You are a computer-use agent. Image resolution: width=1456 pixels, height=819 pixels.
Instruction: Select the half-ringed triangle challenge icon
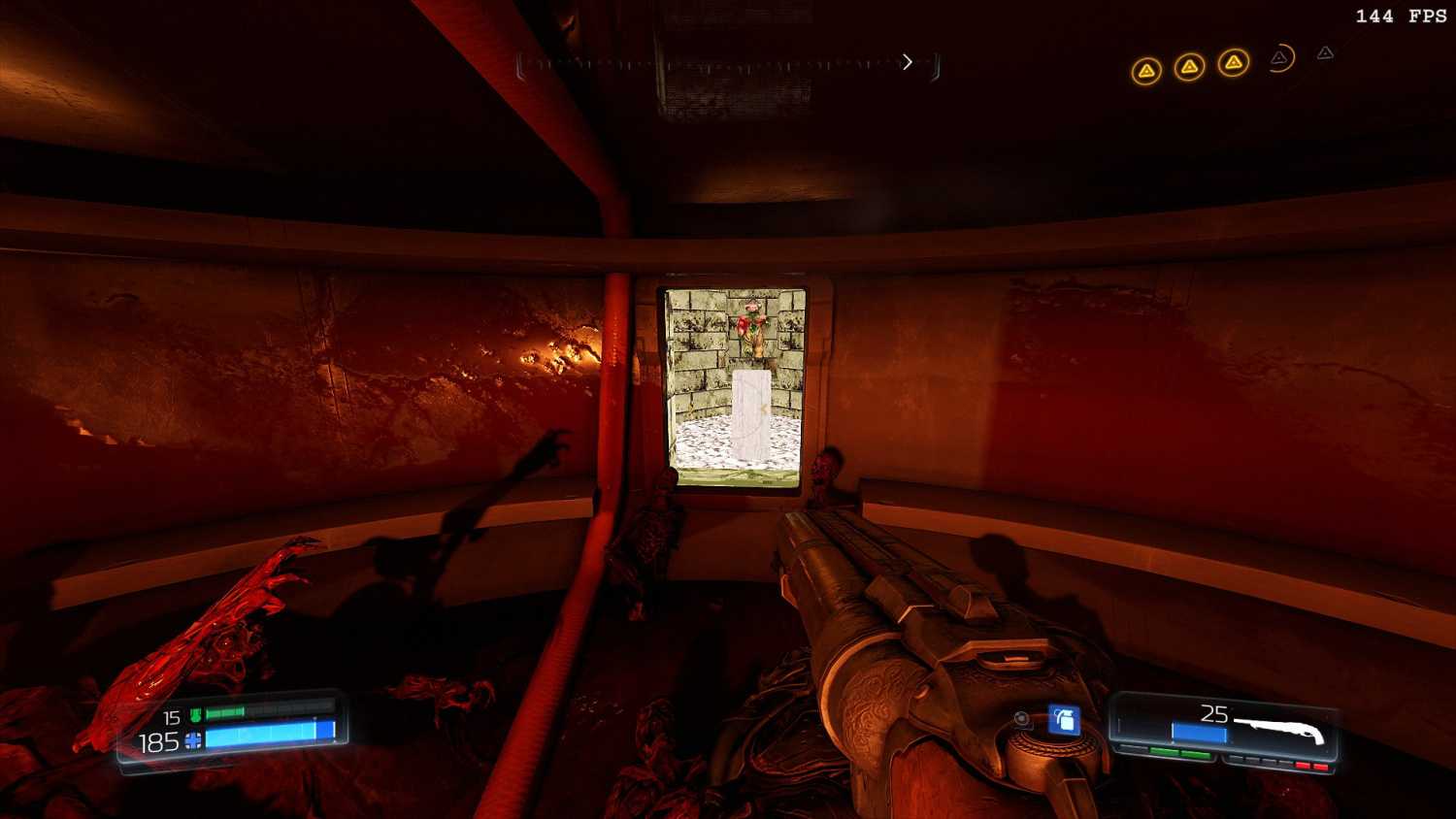point(1280,58)
